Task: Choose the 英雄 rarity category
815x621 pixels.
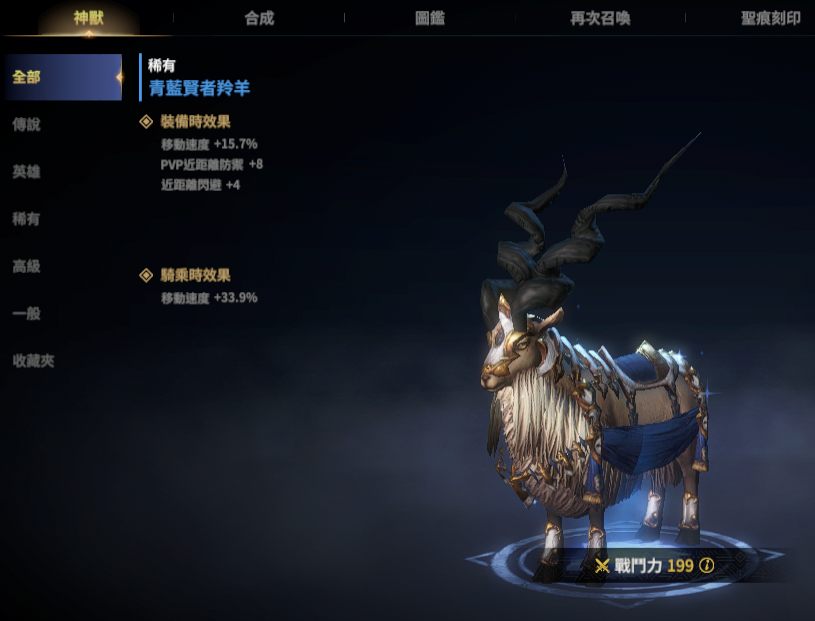Action: click(x=27, y=172)
